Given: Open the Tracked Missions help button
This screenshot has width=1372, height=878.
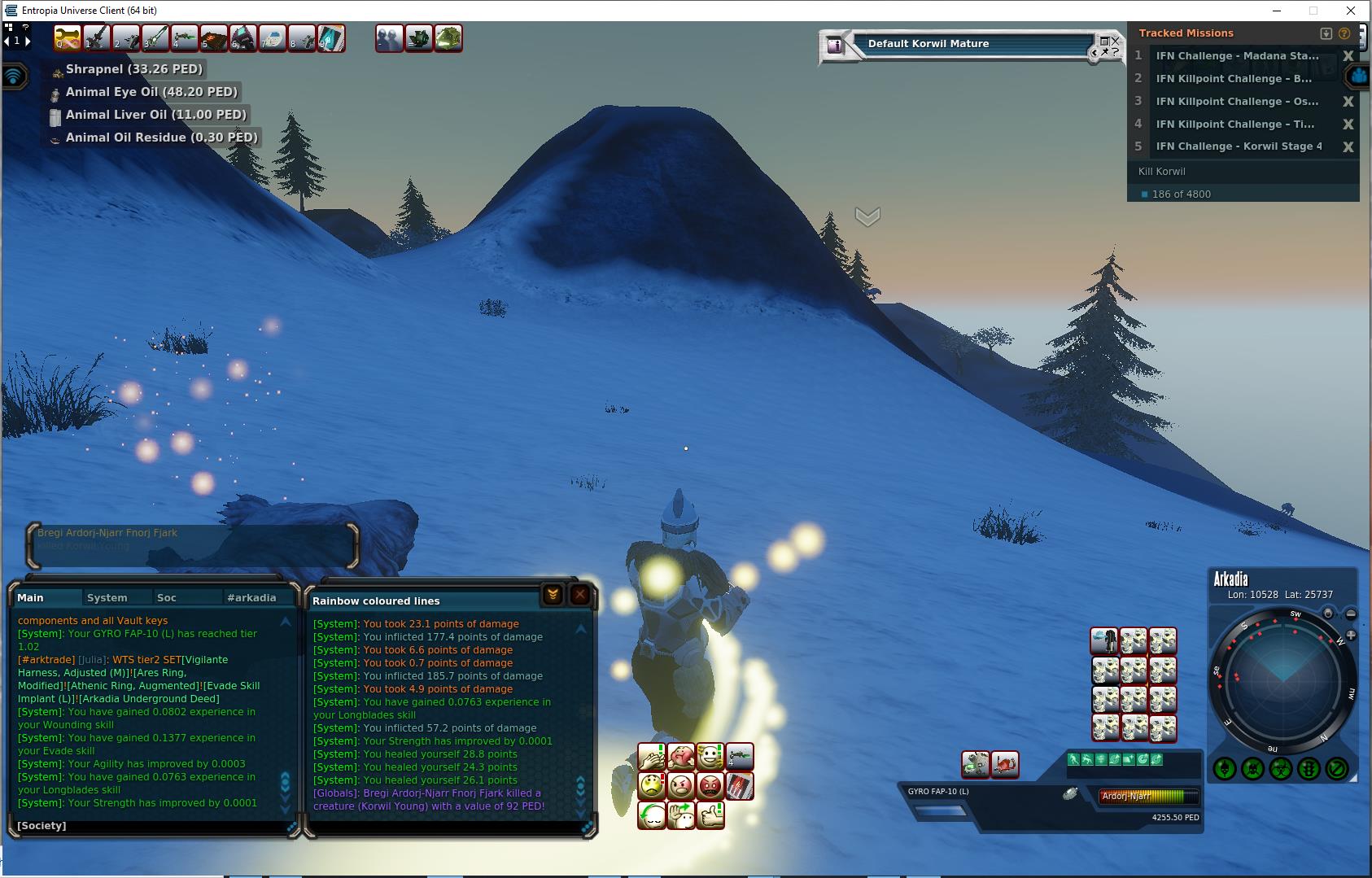Looking at the screenshot, I should pyautogui.click(x=1344, y=33).
